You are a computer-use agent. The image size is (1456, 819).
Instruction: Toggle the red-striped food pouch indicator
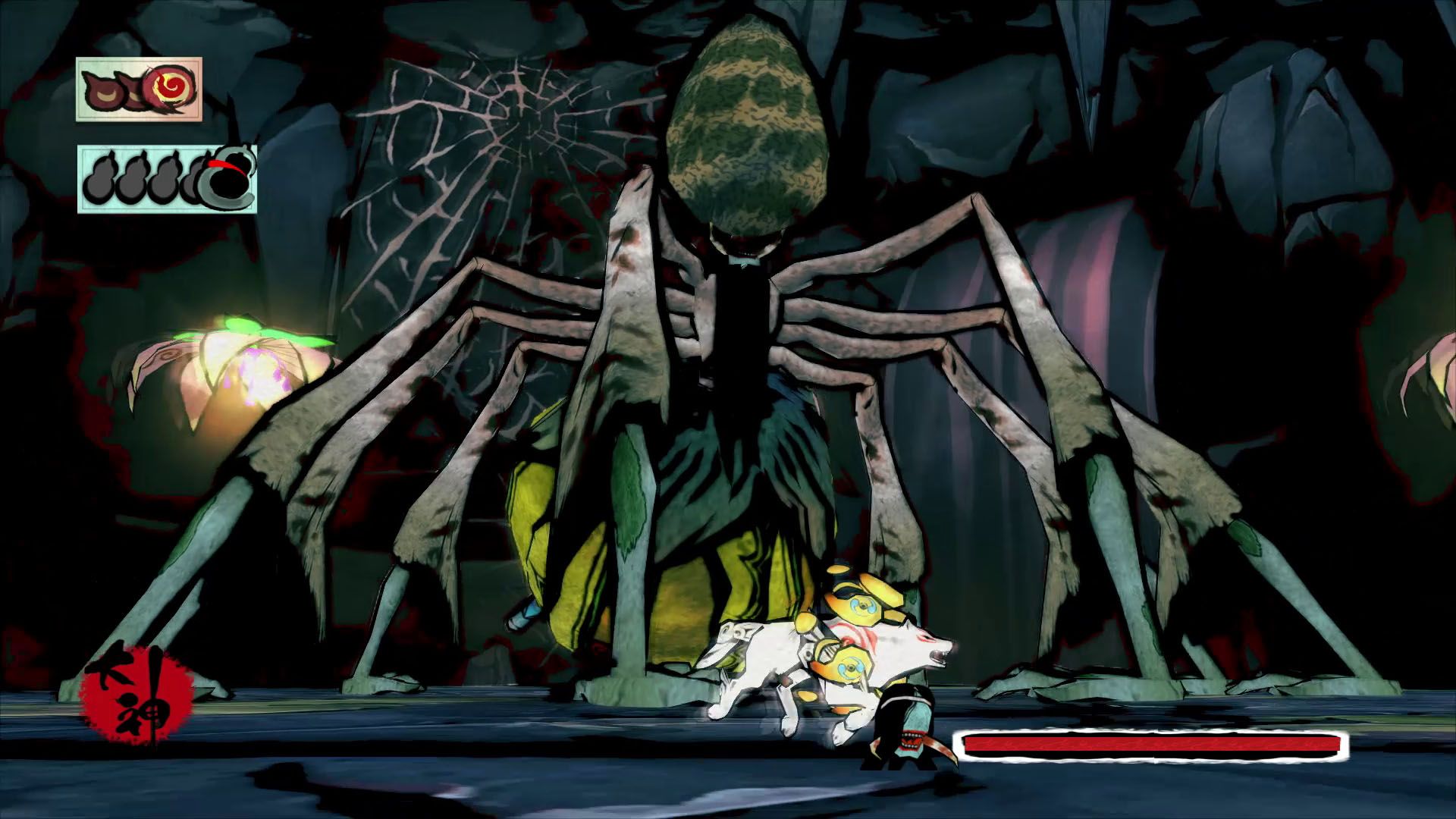[226, 165]
